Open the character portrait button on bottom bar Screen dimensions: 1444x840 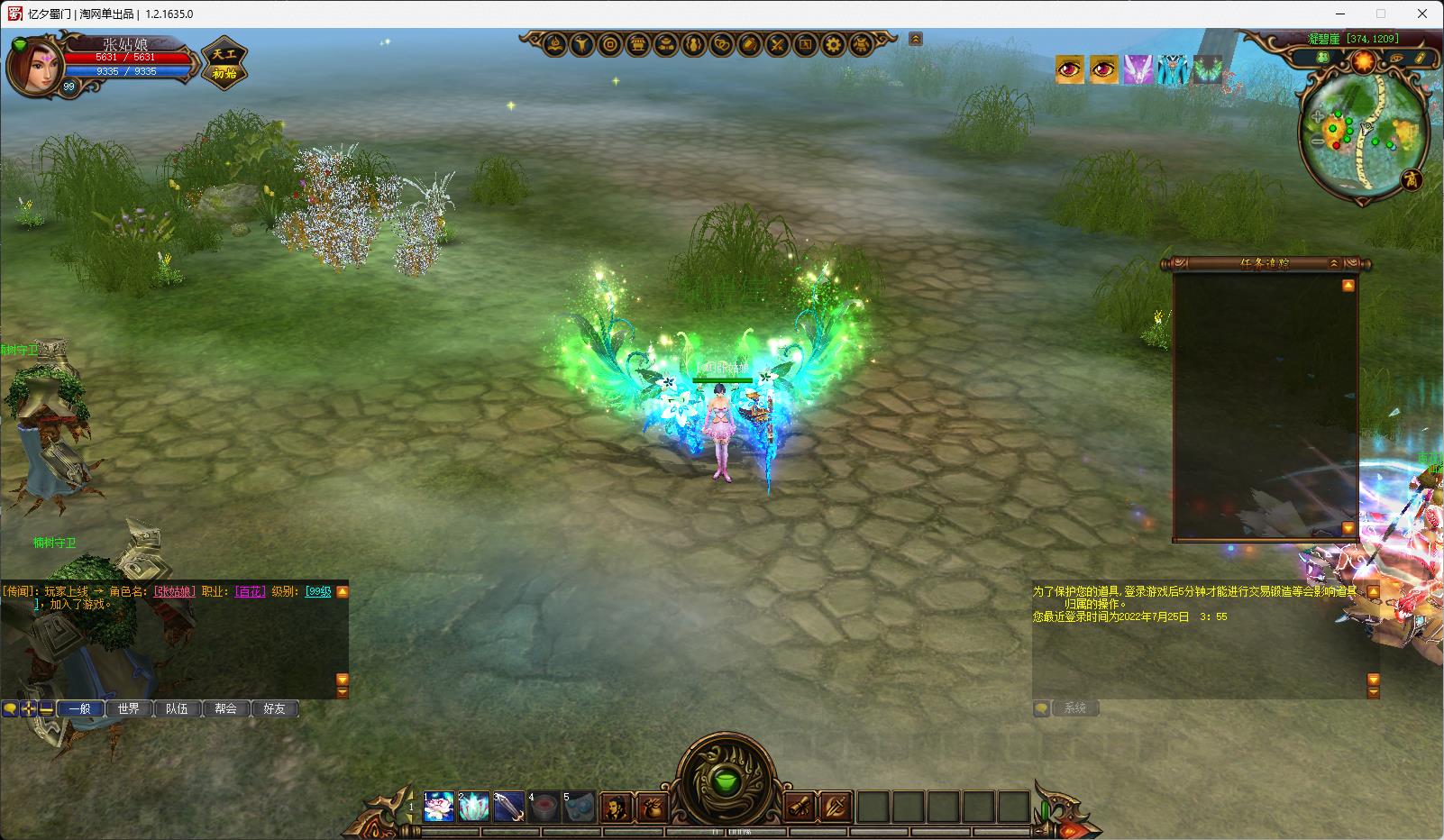617,808
